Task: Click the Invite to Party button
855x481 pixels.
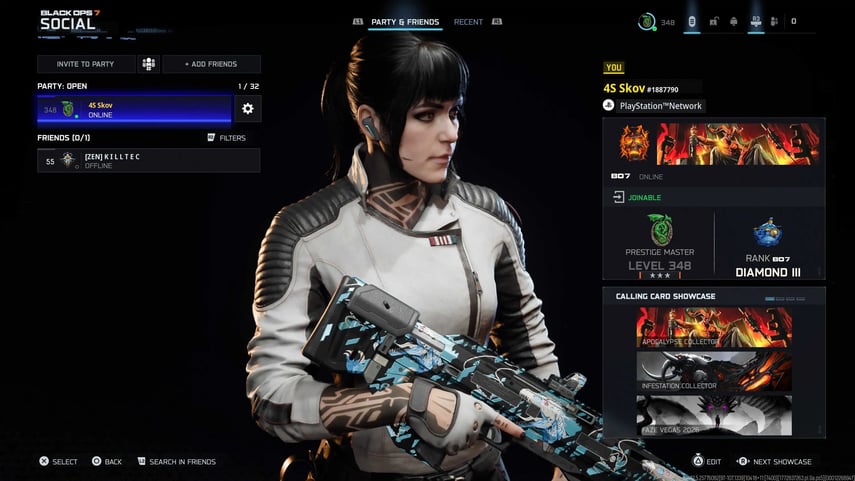Action: click(x=85, y=64)
